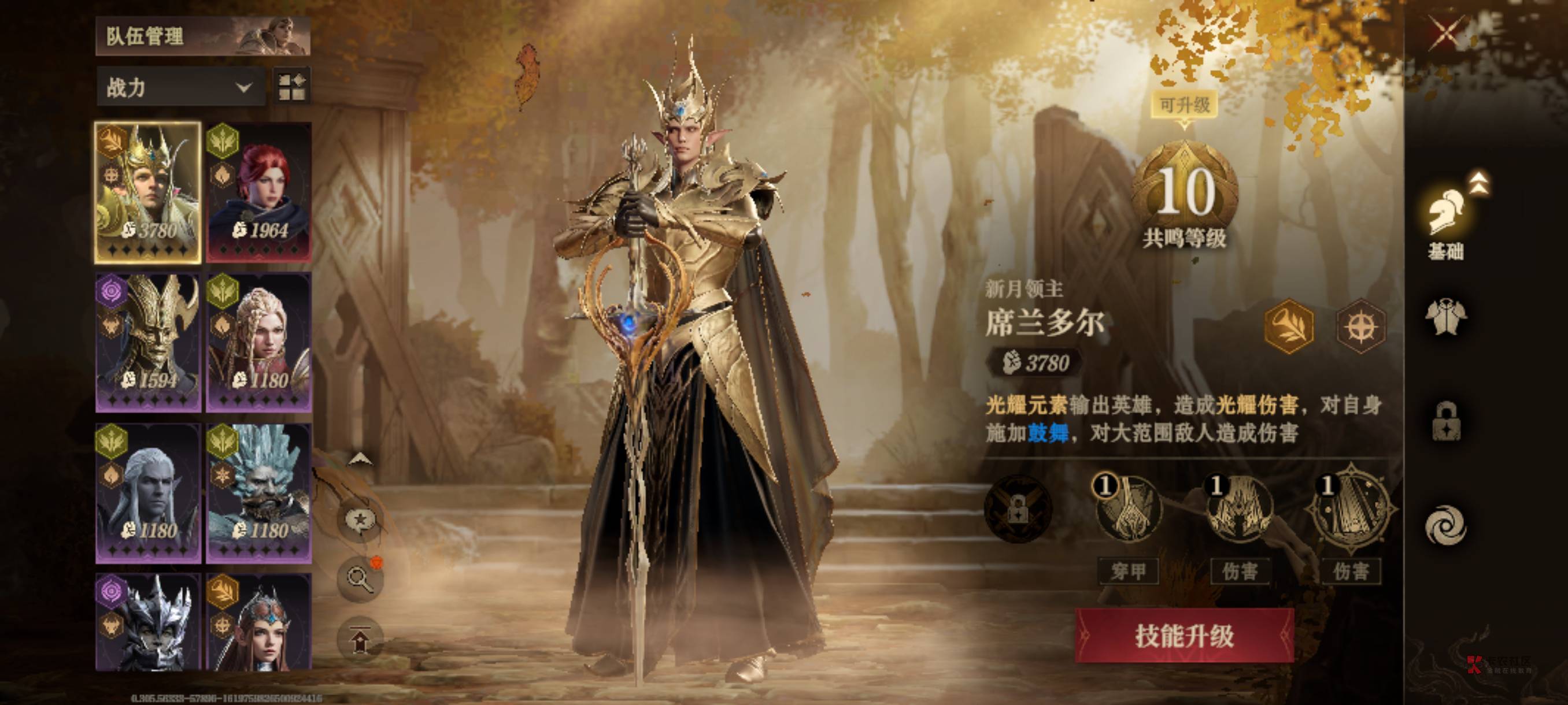Screen dimensions: 1568x705
Task: Click the 技能升级 skill upgrade button
Action: click(x=1184, y=636)
